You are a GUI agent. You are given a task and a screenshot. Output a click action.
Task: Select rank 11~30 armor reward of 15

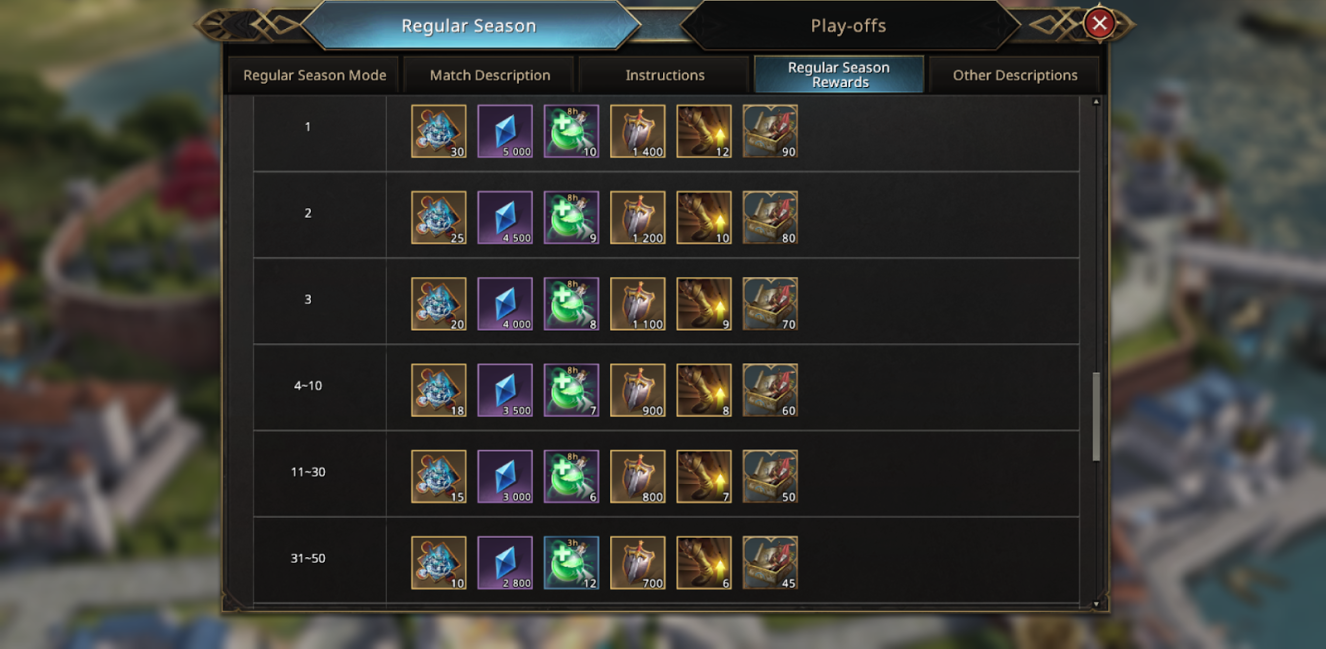[x=439, y=477]
